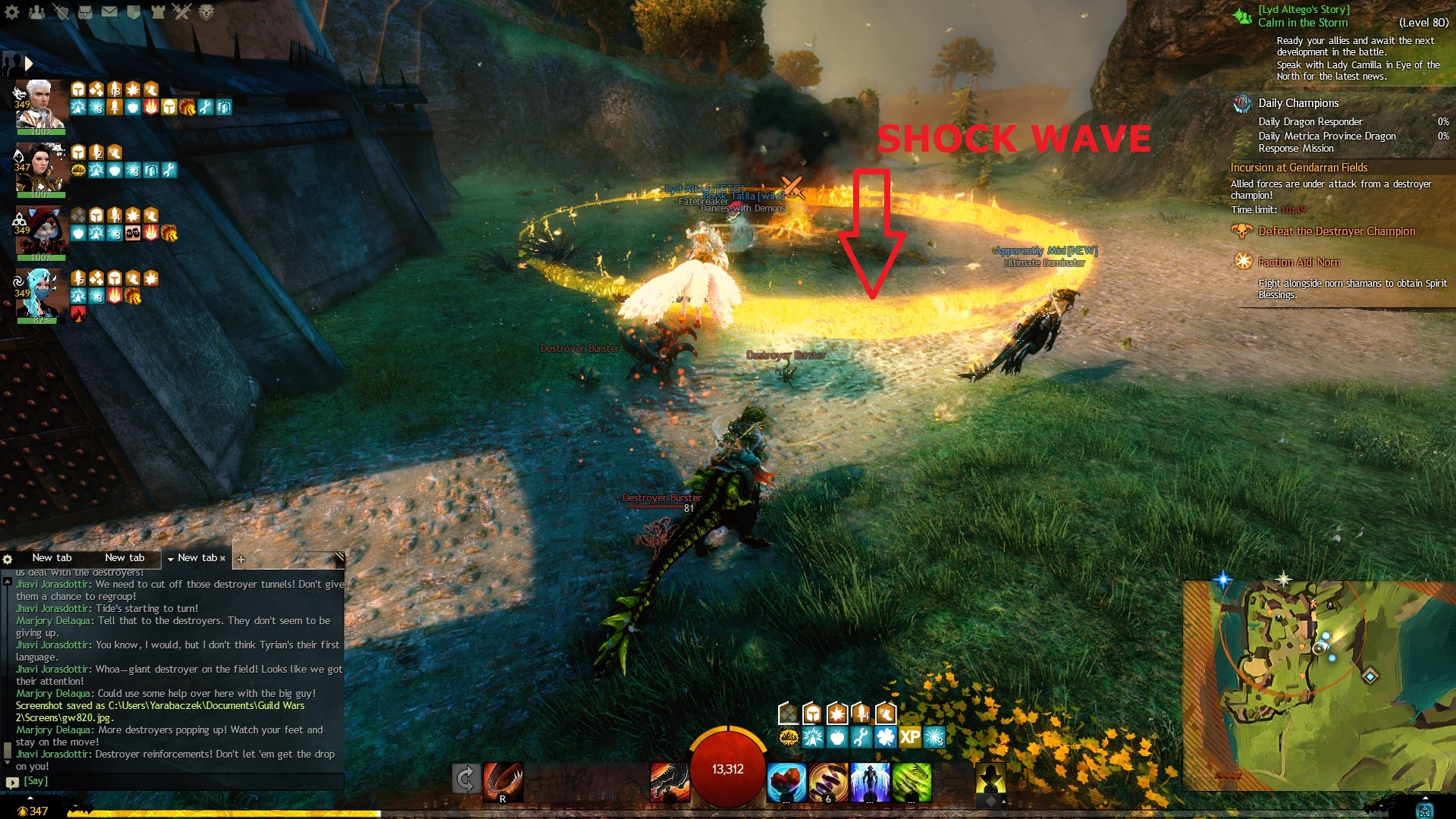The width and height of the screenshot is (1456, 819).
Task: Open the crossed swords PvP icon
Action: (x=182, y=12)
